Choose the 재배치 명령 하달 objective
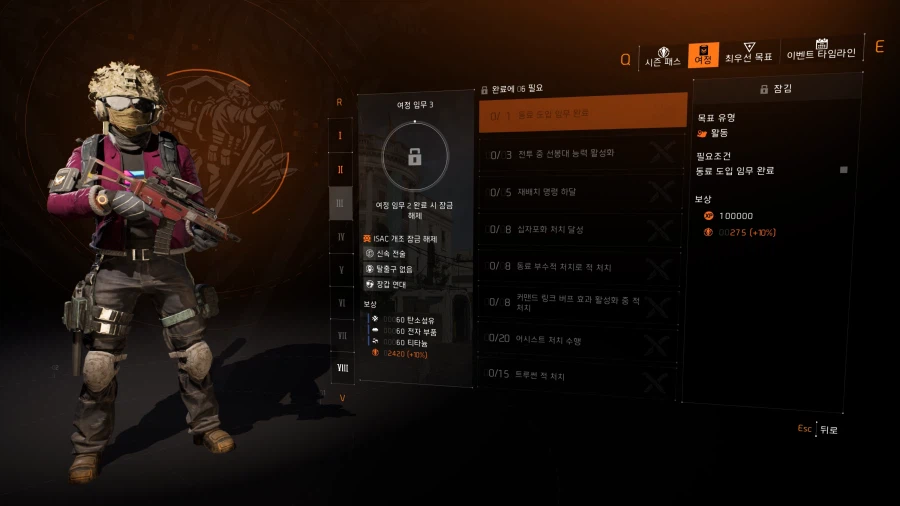 [583, 192]
